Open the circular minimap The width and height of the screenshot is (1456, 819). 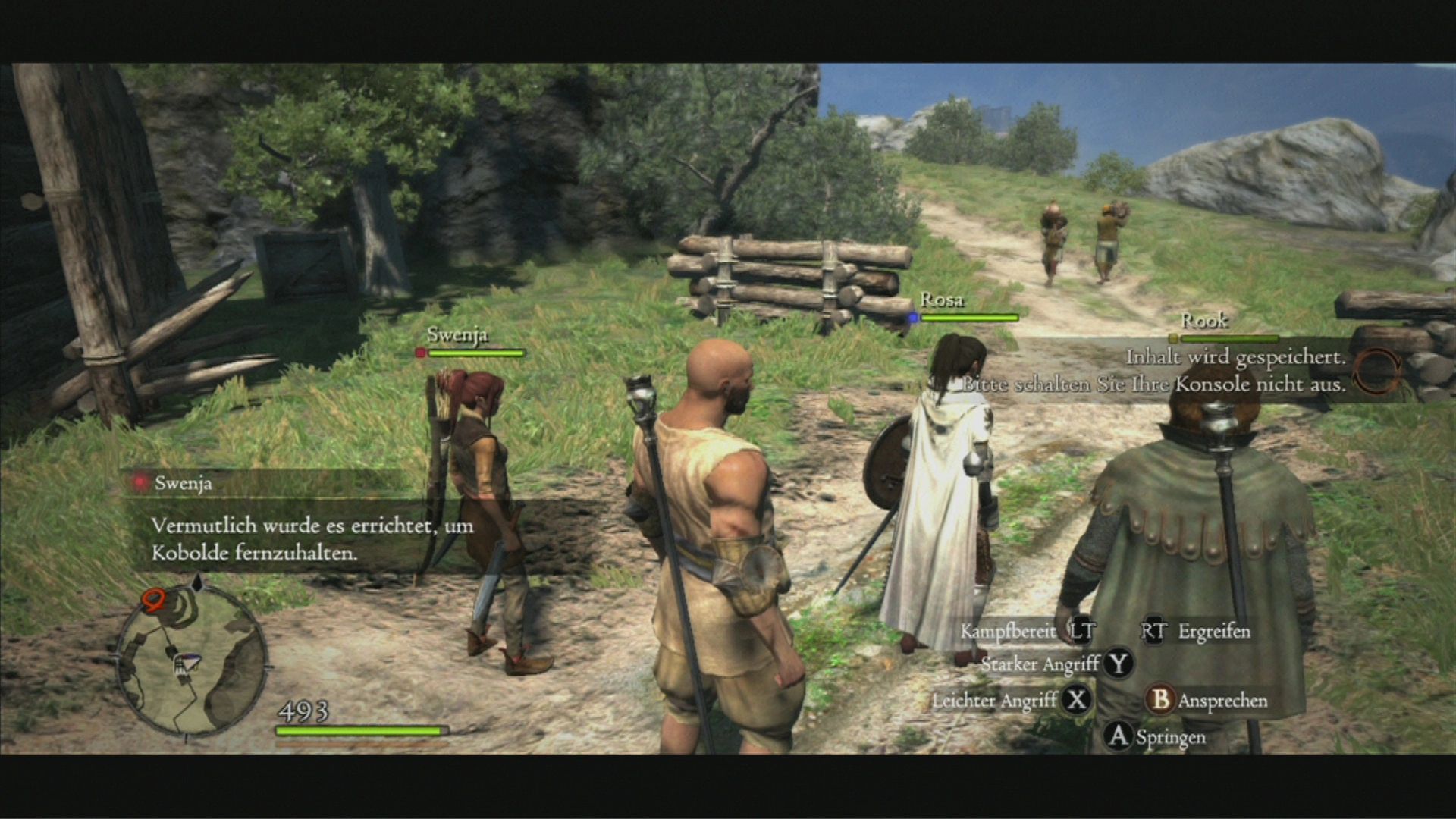pyautogui.click(x=191, y=660)
